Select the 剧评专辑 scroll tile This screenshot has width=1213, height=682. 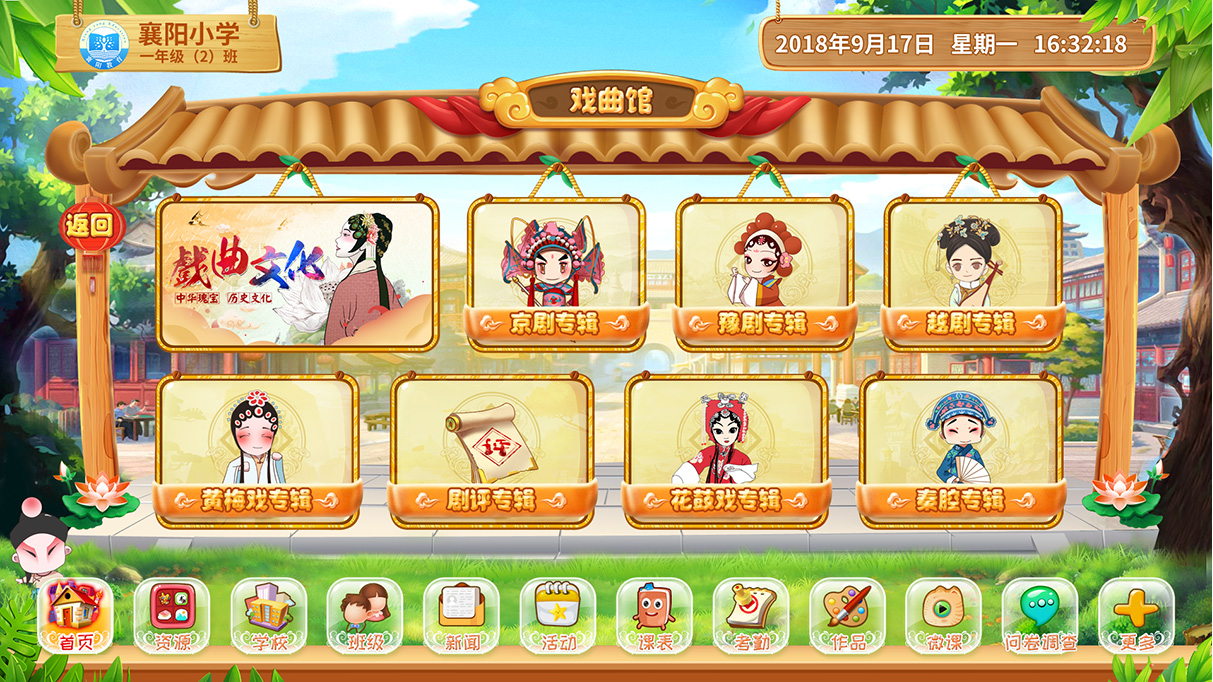click(x=491, y=449)
